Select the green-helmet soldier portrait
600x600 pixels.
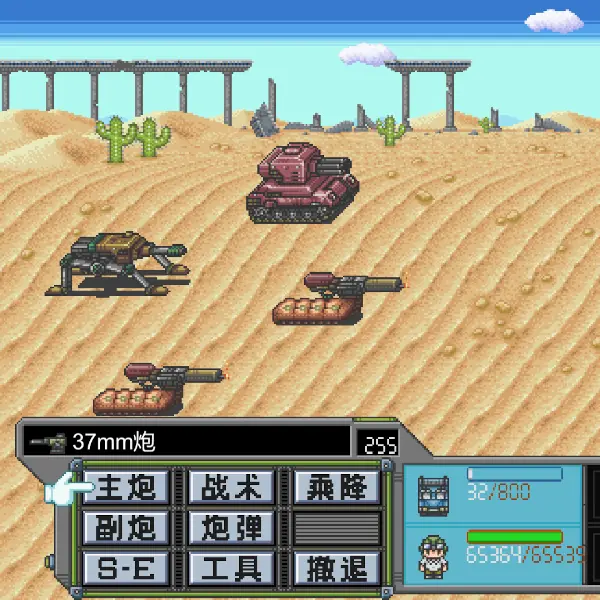tap(436, 552)
